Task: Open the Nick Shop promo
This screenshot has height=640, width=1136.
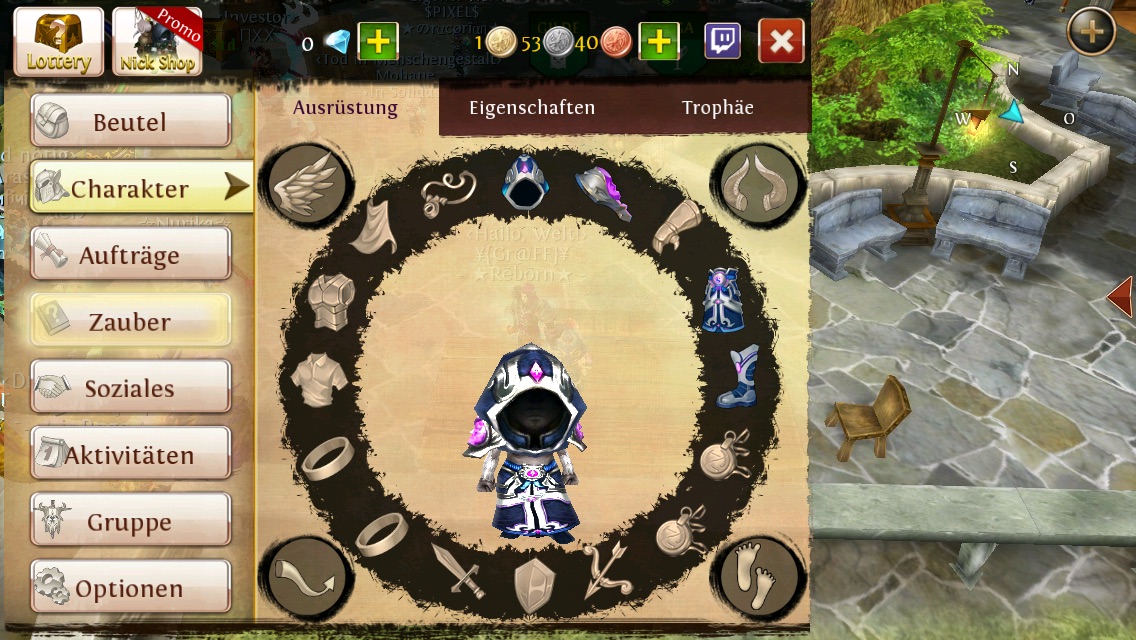Action: coord(156,42)
